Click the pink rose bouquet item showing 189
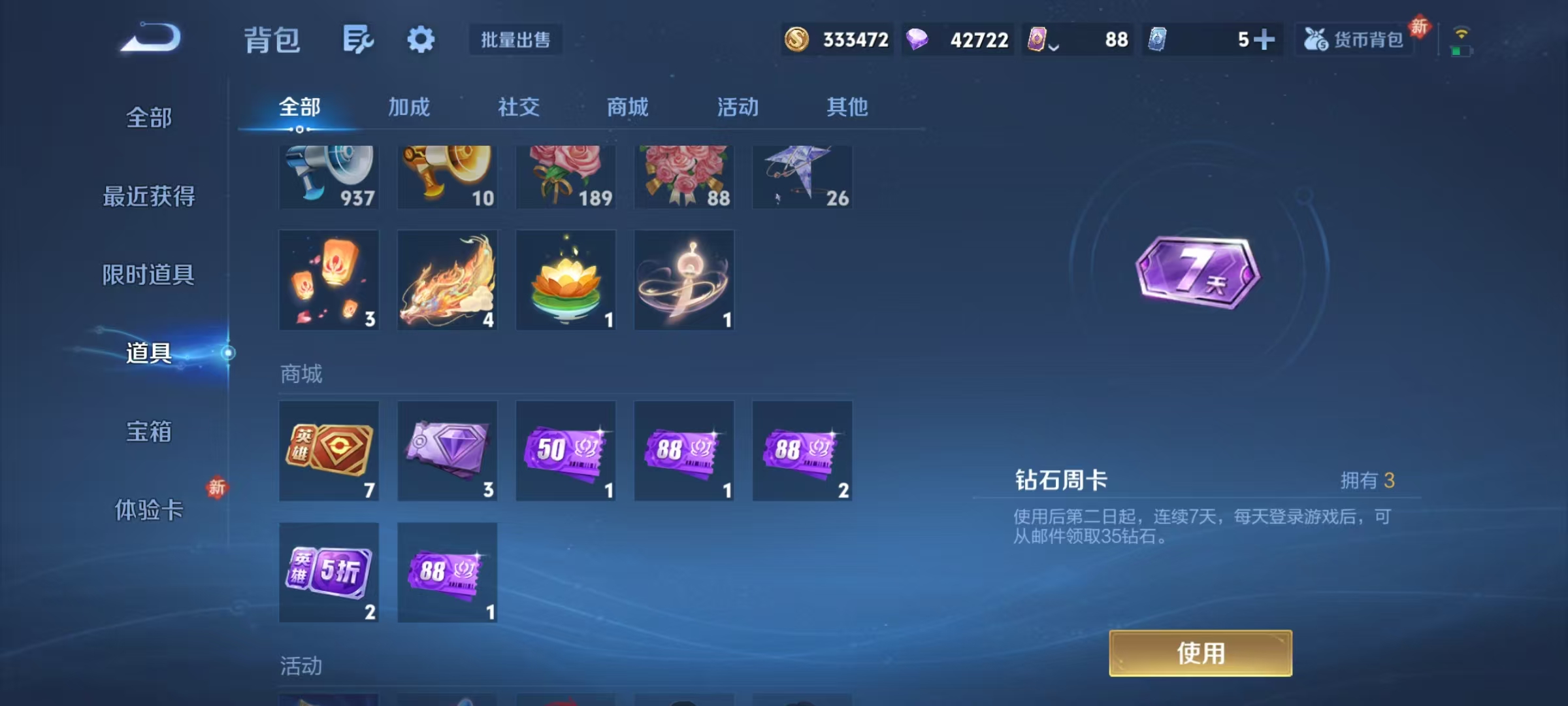1568x706 pixels. [x=566, y=175]
